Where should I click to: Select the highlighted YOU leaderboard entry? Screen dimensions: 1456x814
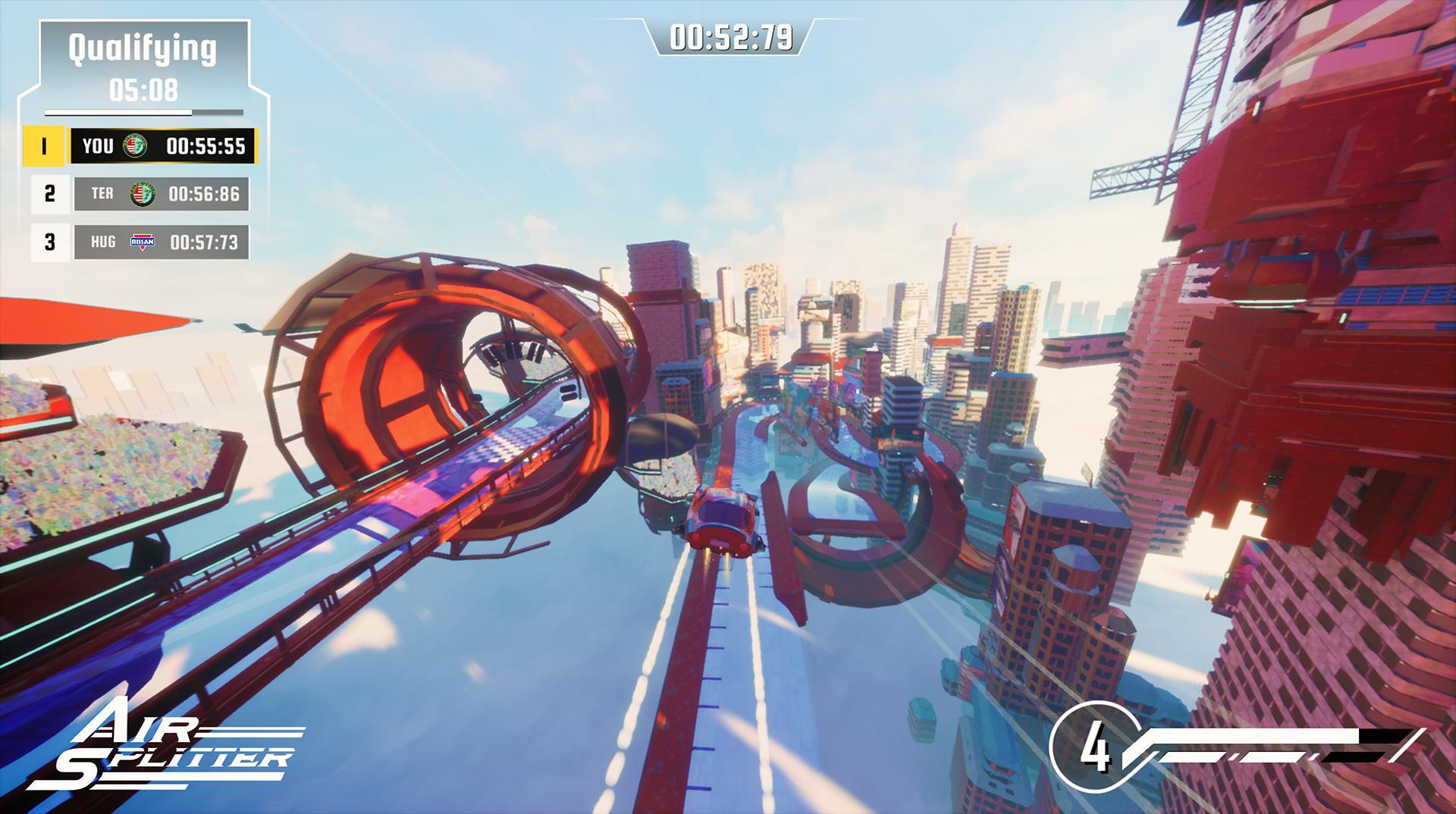click(163, 146)
